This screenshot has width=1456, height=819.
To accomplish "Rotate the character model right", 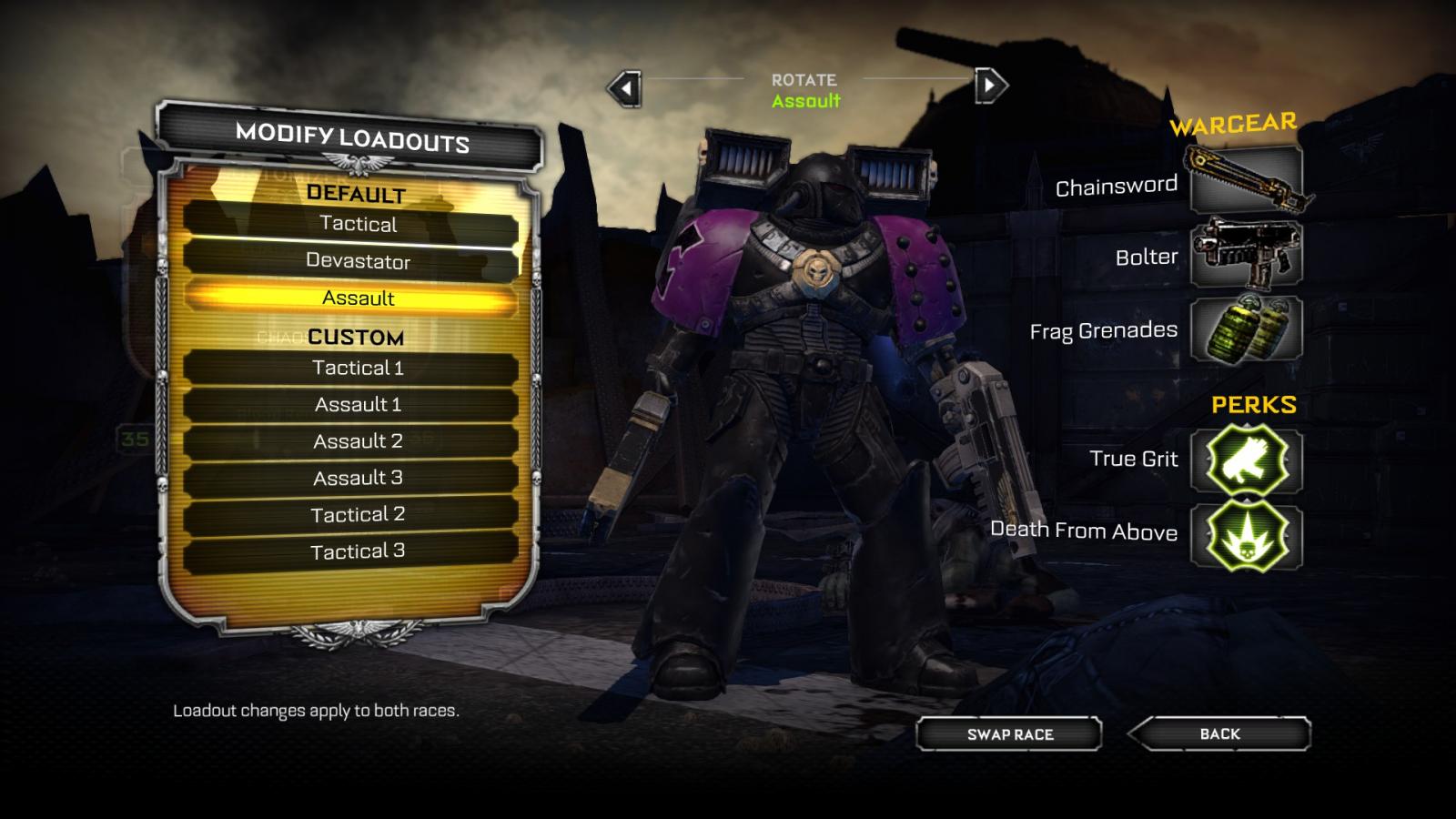I will pos(990,86).
